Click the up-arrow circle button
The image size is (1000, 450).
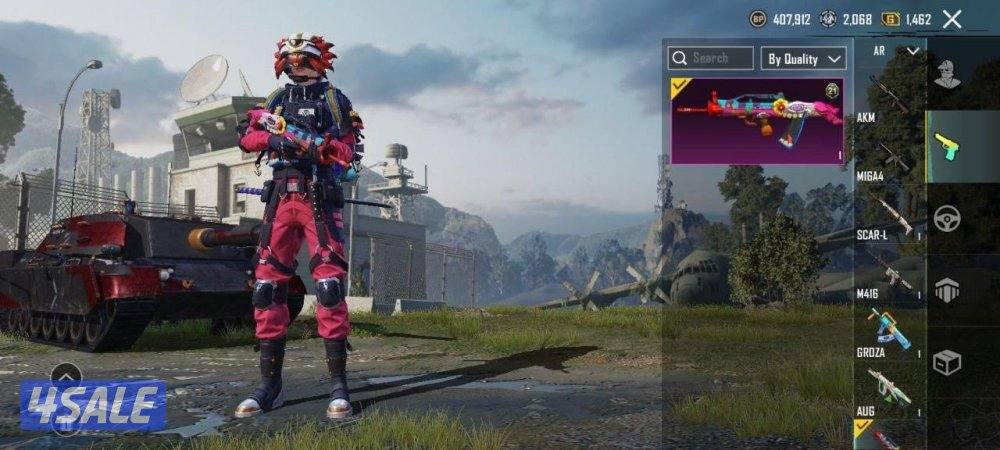pyautogui.click(x=66, y=376)
